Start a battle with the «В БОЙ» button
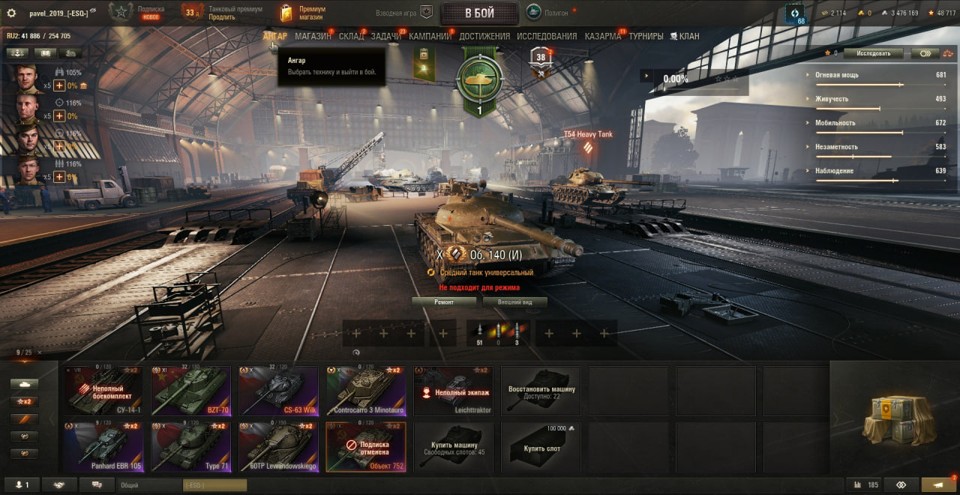The height and width of the screenshot is (495, 960). click(x=479, y=13)
